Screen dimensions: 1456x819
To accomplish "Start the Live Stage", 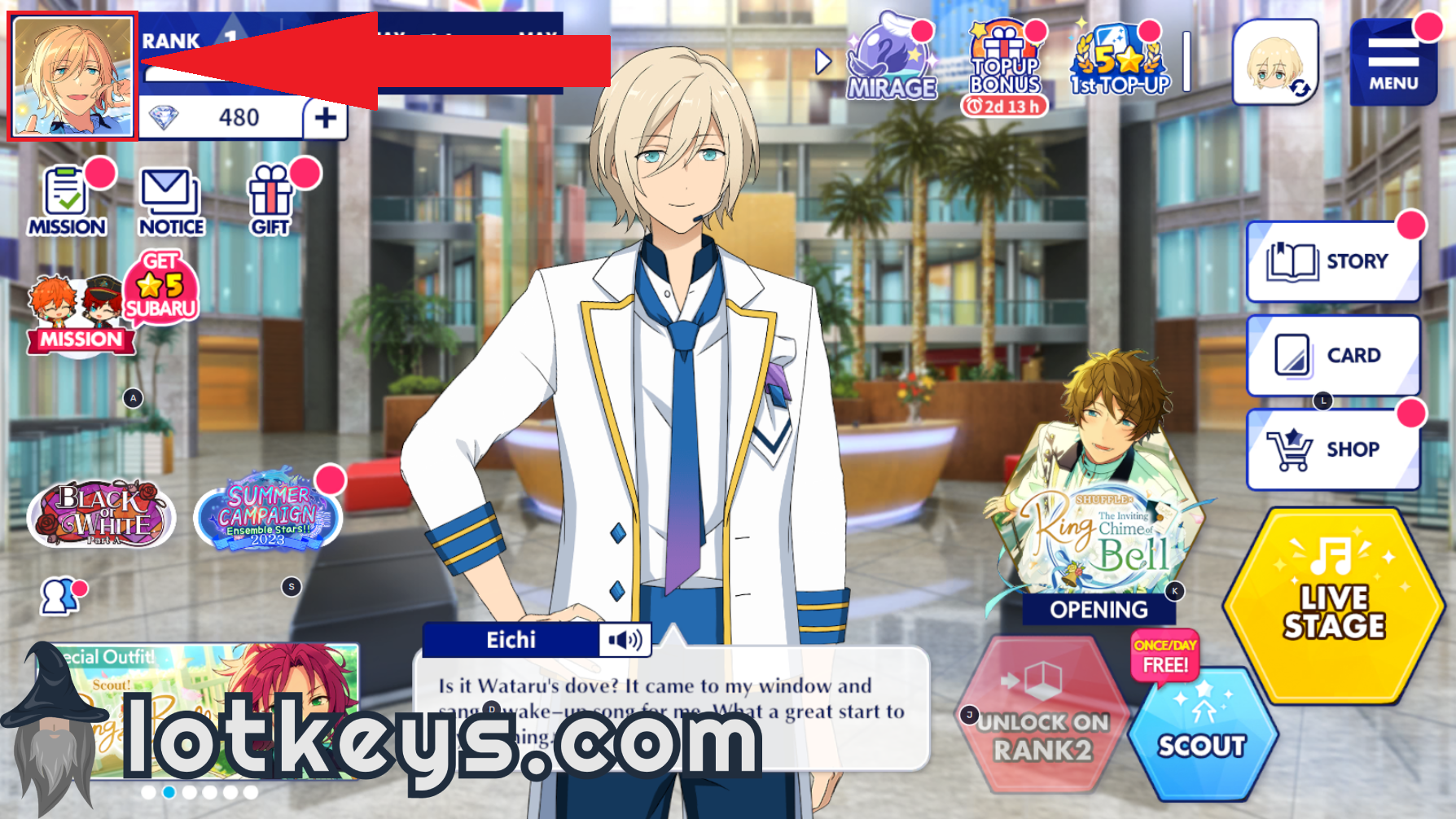I will [1333, 607].
